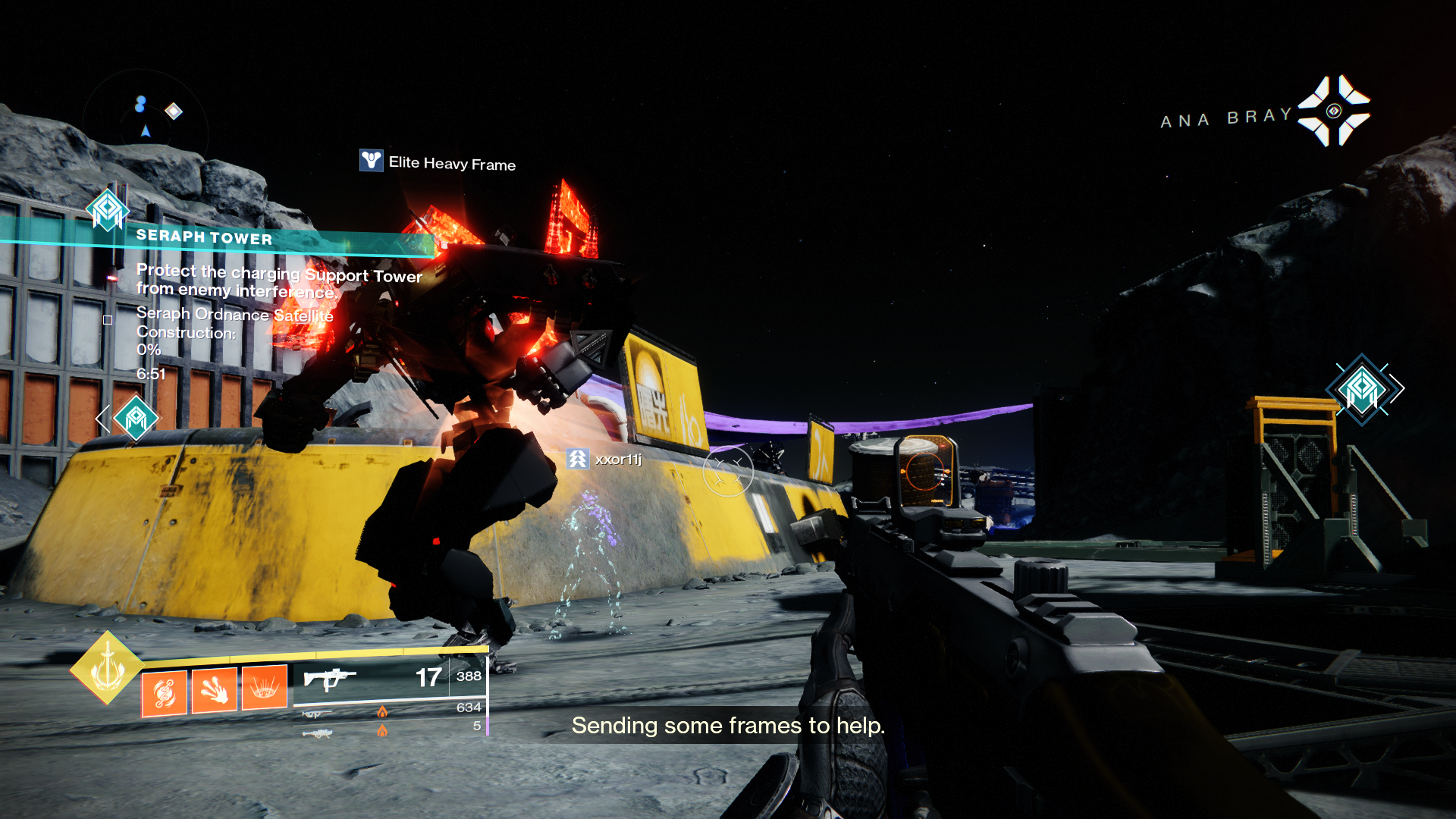Click the xxor11j player name
This screenshot has height=819, width=1456.
click(620, 459)
